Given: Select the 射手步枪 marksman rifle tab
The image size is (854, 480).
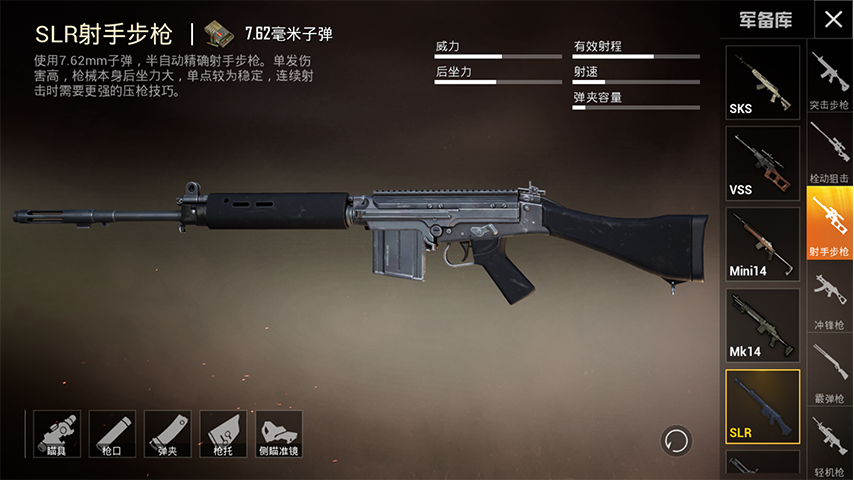Looking at the screenshot, I should pyautogui.click(x=829, y=224).
